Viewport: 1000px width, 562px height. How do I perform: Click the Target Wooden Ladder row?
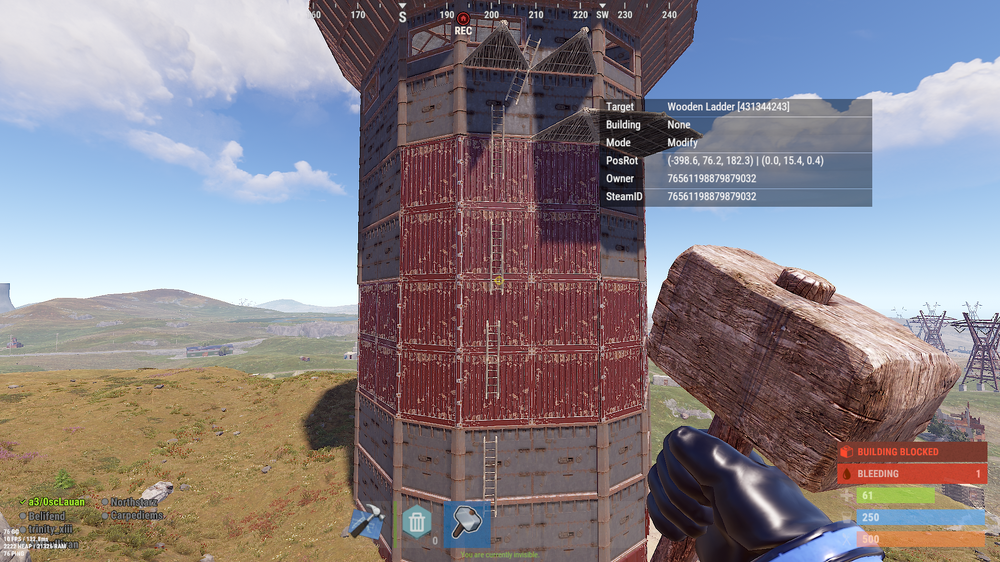point(736,107)
